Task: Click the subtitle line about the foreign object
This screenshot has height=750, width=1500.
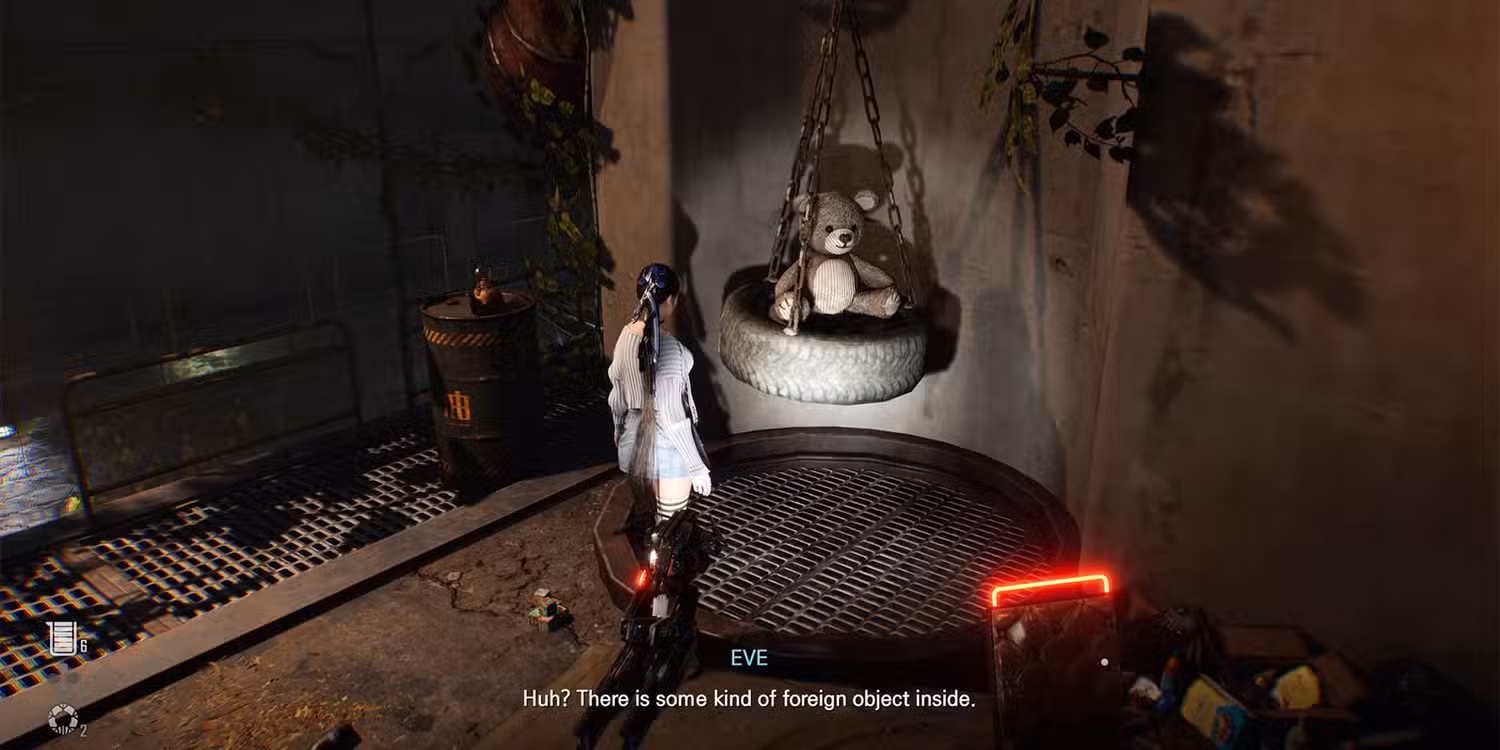Action: [750, 699]
